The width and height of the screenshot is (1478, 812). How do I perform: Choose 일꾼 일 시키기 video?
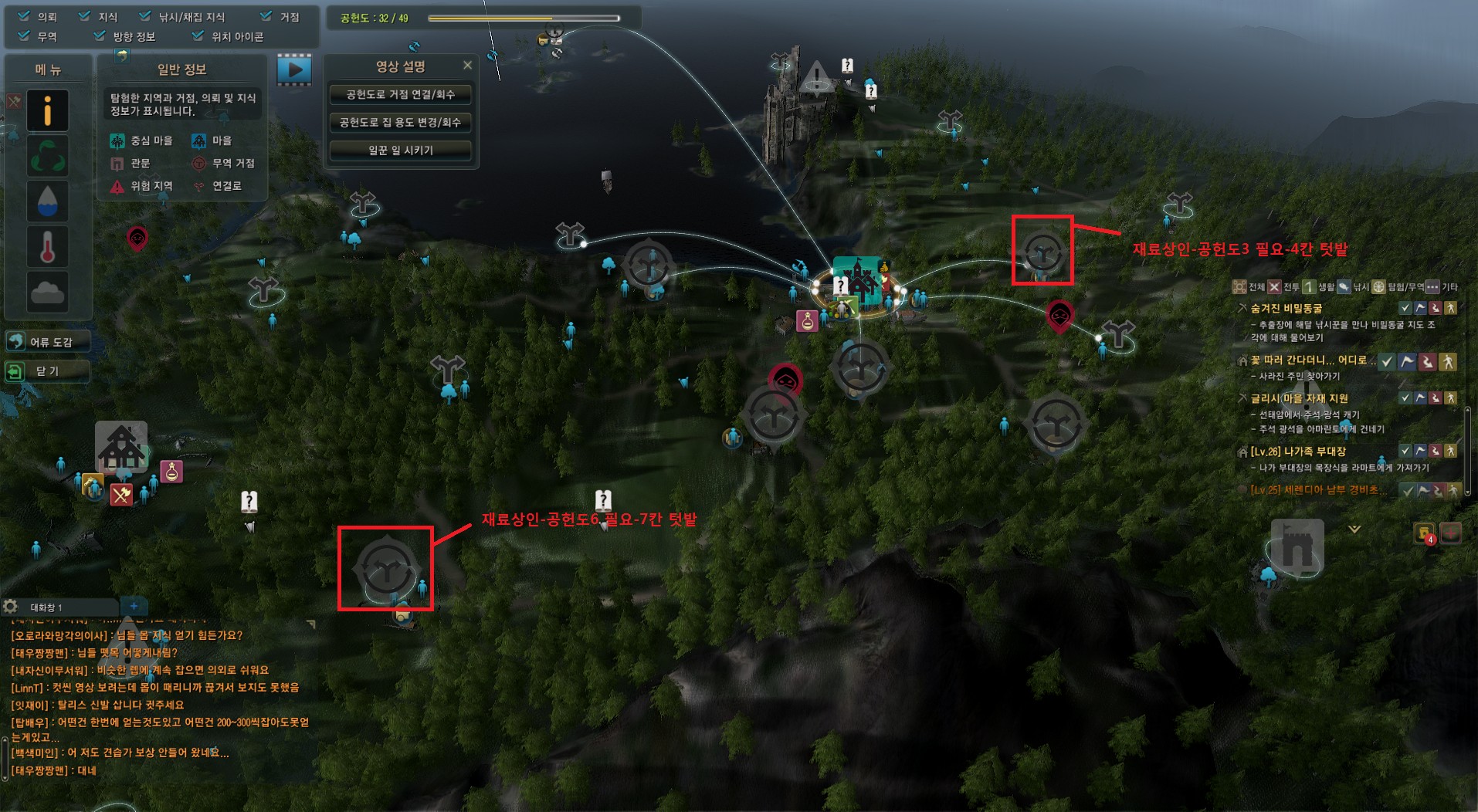pyautogui.click(x=400, y=151)
